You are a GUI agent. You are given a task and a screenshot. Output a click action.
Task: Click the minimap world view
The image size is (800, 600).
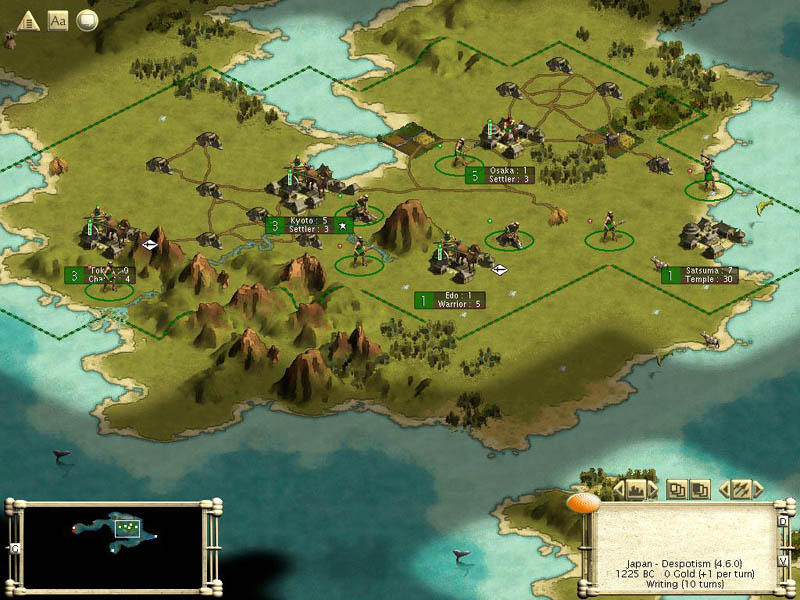pos(113,543)
